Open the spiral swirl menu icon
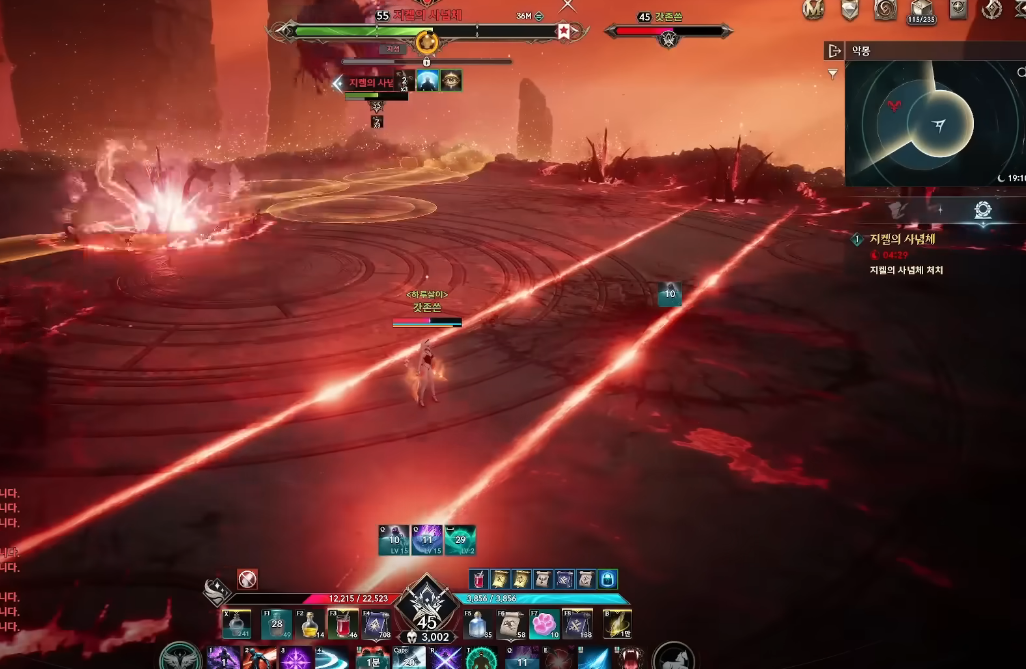The height and width of the screenshot is (669, 1026). (x=885, y=9)
